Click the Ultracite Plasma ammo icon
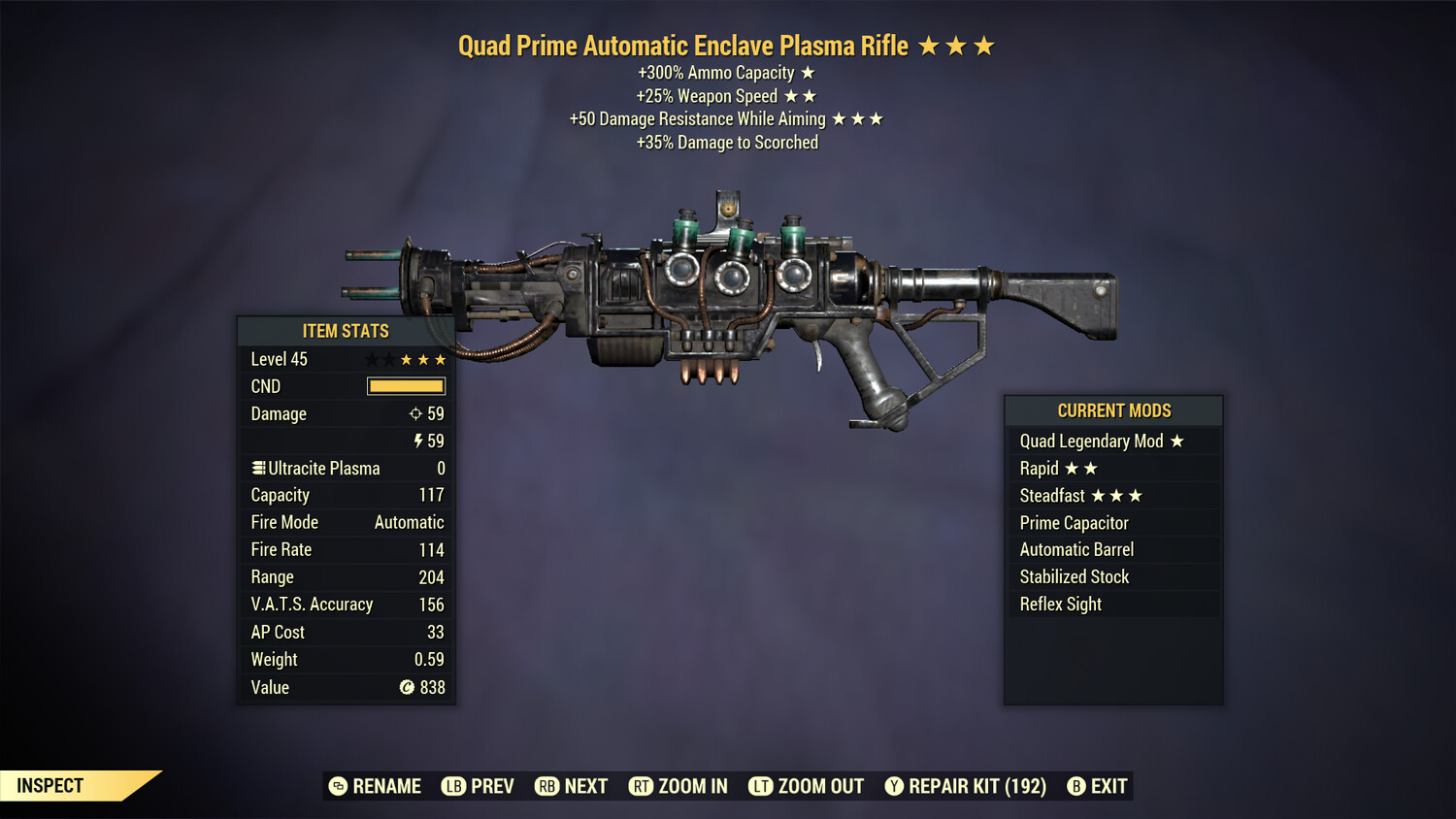Viewport: 1456px width, 819px height. point(257,468)
